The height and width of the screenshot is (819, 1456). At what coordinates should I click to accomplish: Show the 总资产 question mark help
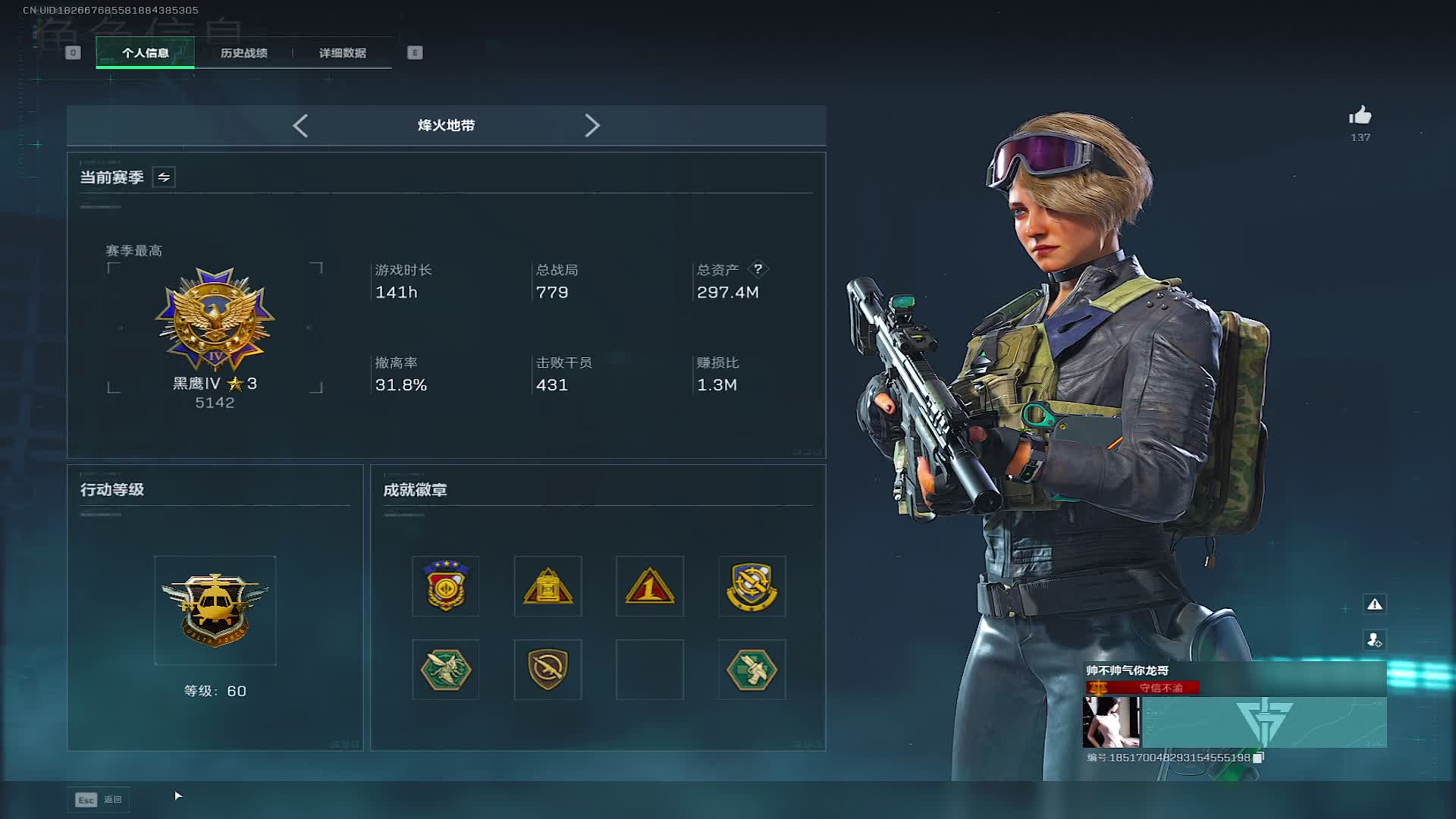[758, 269]
